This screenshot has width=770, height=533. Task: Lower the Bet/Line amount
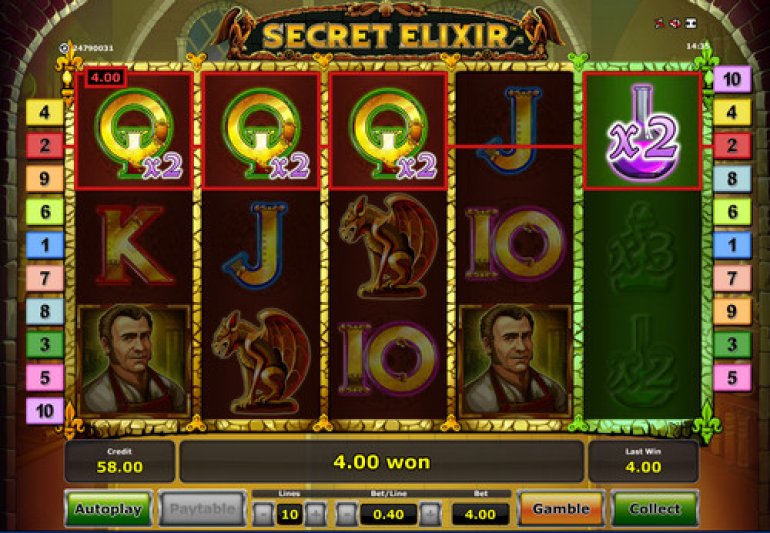tap(346, 514)
